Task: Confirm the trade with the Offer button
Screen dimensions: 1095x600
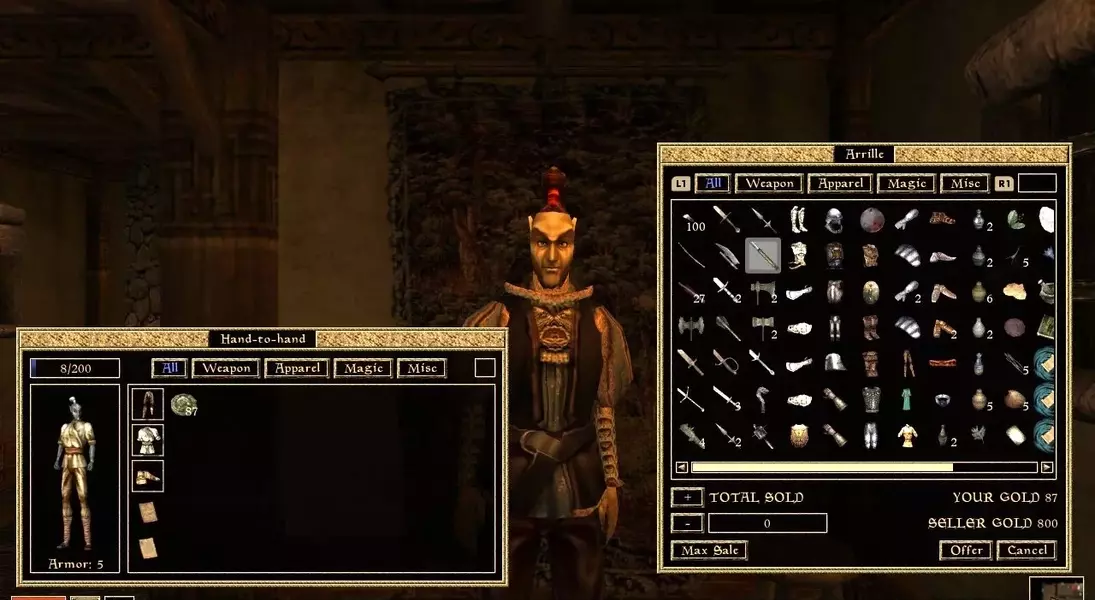Action: pyautogui.click(x=965, y=550)
